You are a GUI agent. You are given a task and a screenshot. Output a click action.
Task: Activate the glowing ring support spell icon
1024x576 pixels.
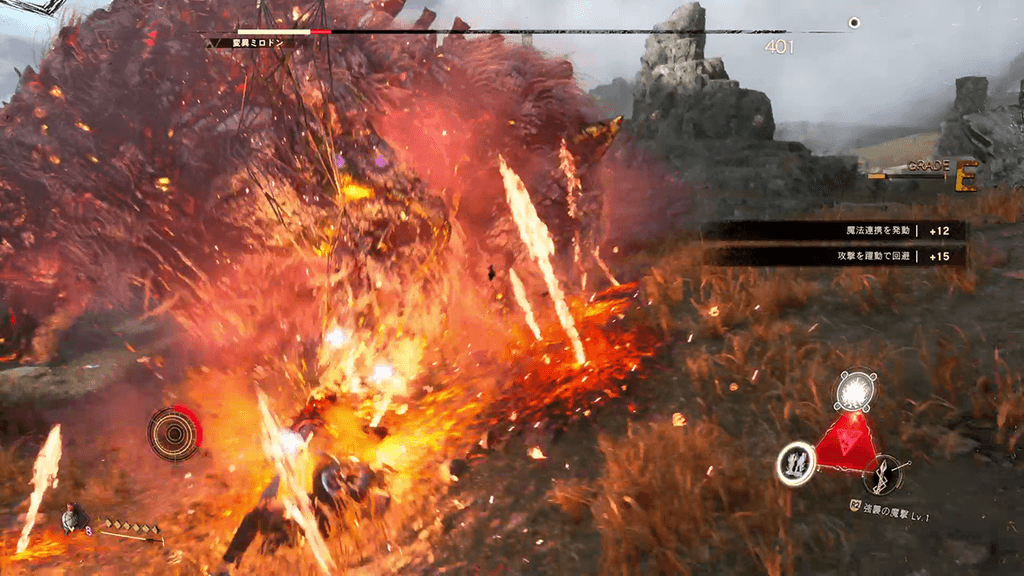tap(796, 463)
